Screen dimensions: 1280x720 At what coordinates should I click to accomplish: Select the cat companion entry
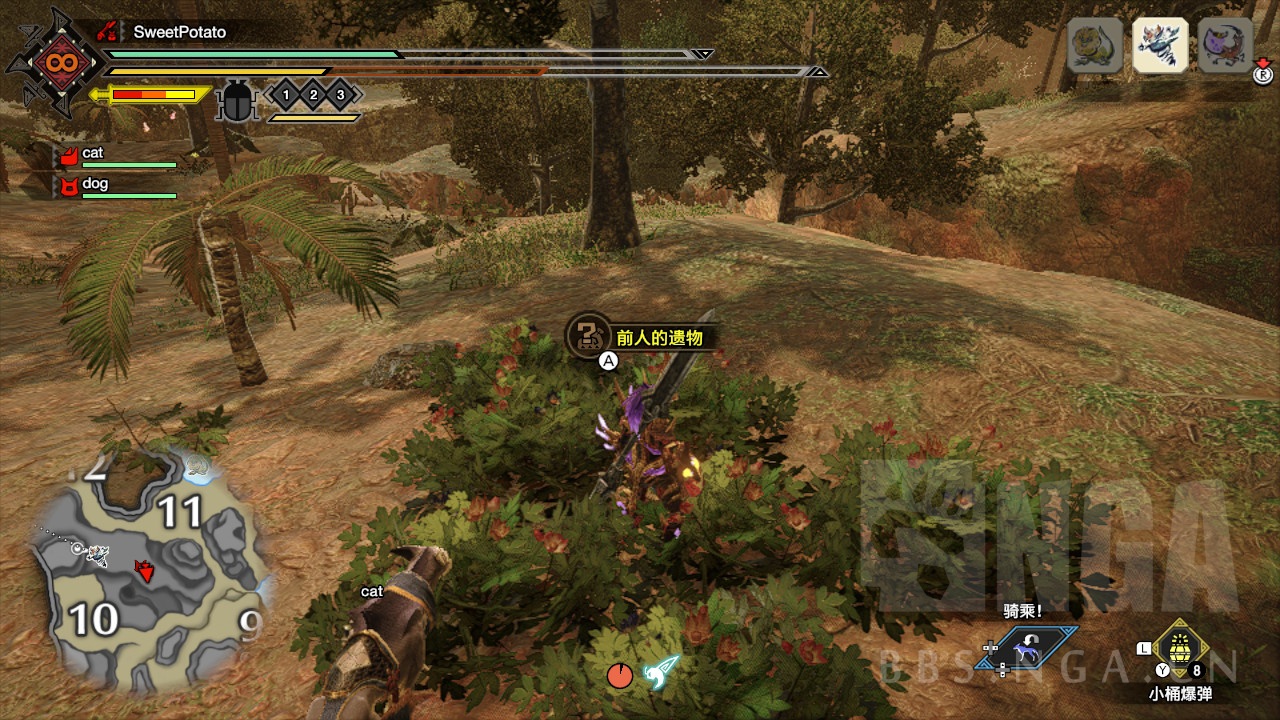pyautogui.click(x=92, y=154)
